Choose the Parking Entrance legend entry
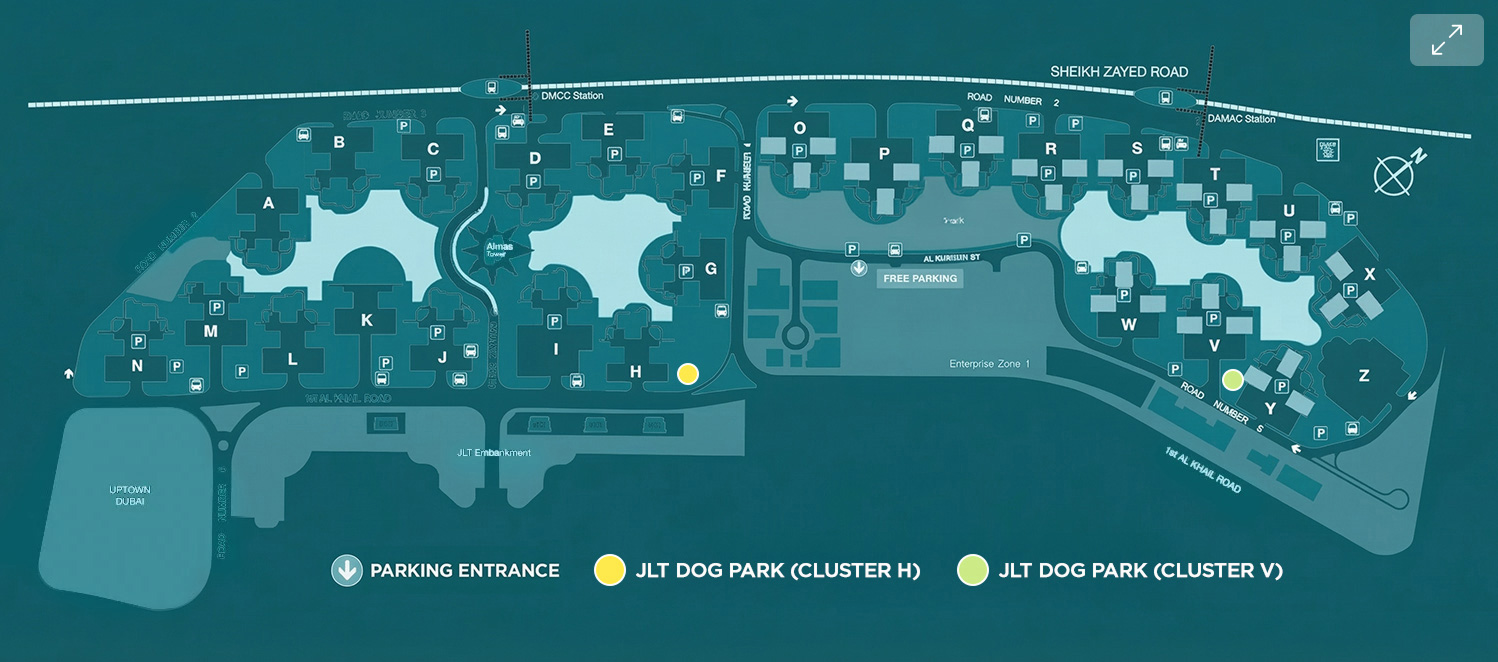The image size is (1498, 662). [x=446, y=571]
